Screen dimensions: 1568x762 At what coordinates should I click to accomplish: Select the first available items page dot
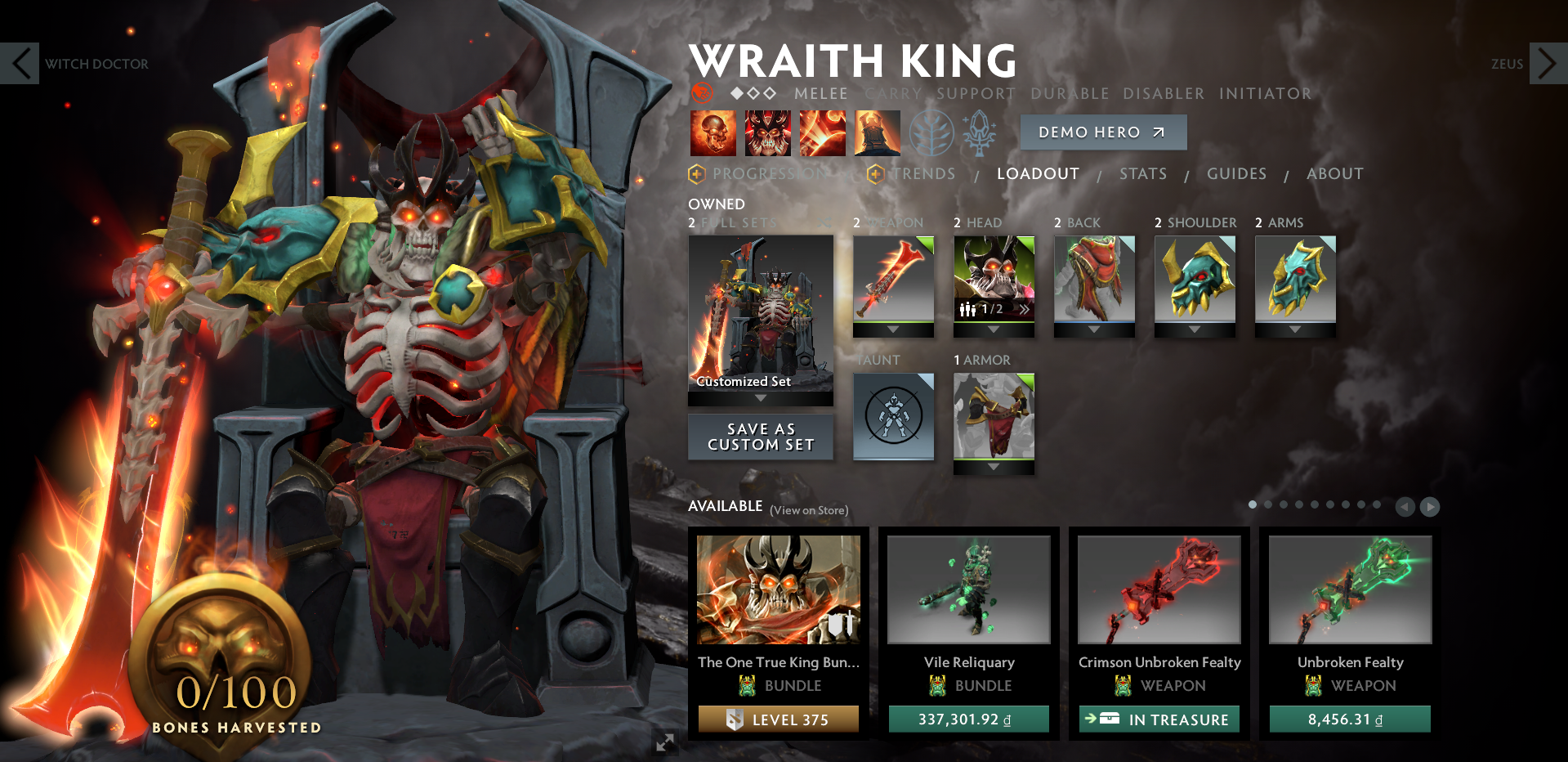point(1253,505)
